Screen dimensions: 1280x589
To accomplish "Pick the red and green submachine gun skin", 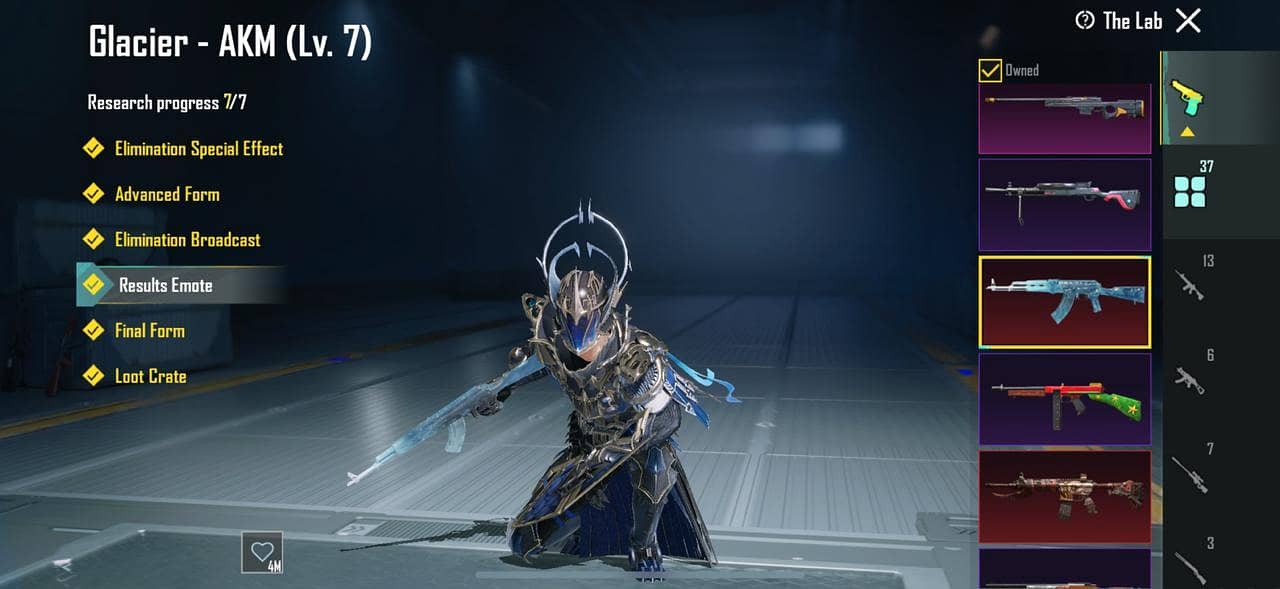I will pyautogui.click(x=1064, y=398).
